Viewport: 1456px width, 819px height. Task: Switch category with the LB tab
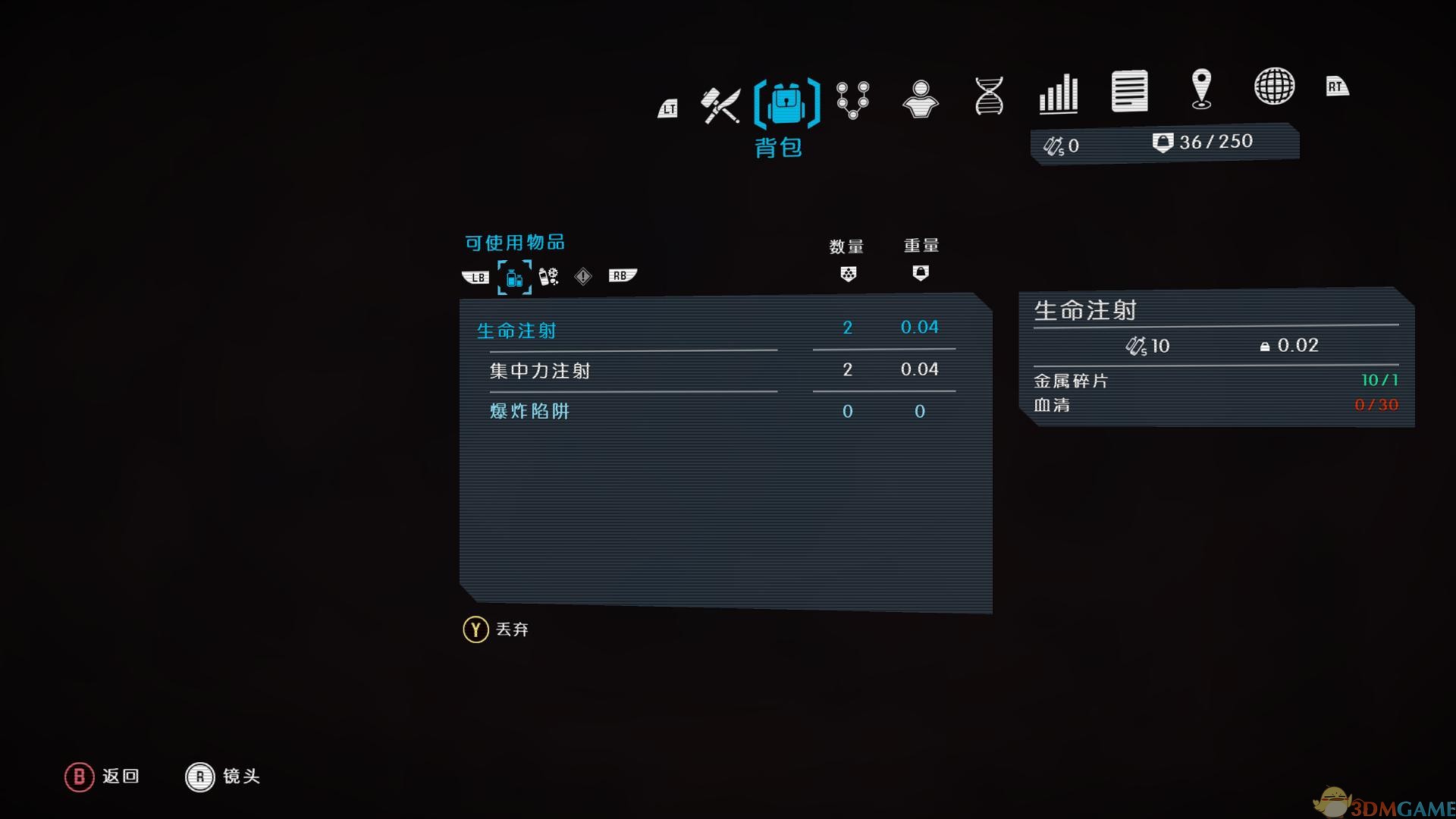tap(475, 277)
